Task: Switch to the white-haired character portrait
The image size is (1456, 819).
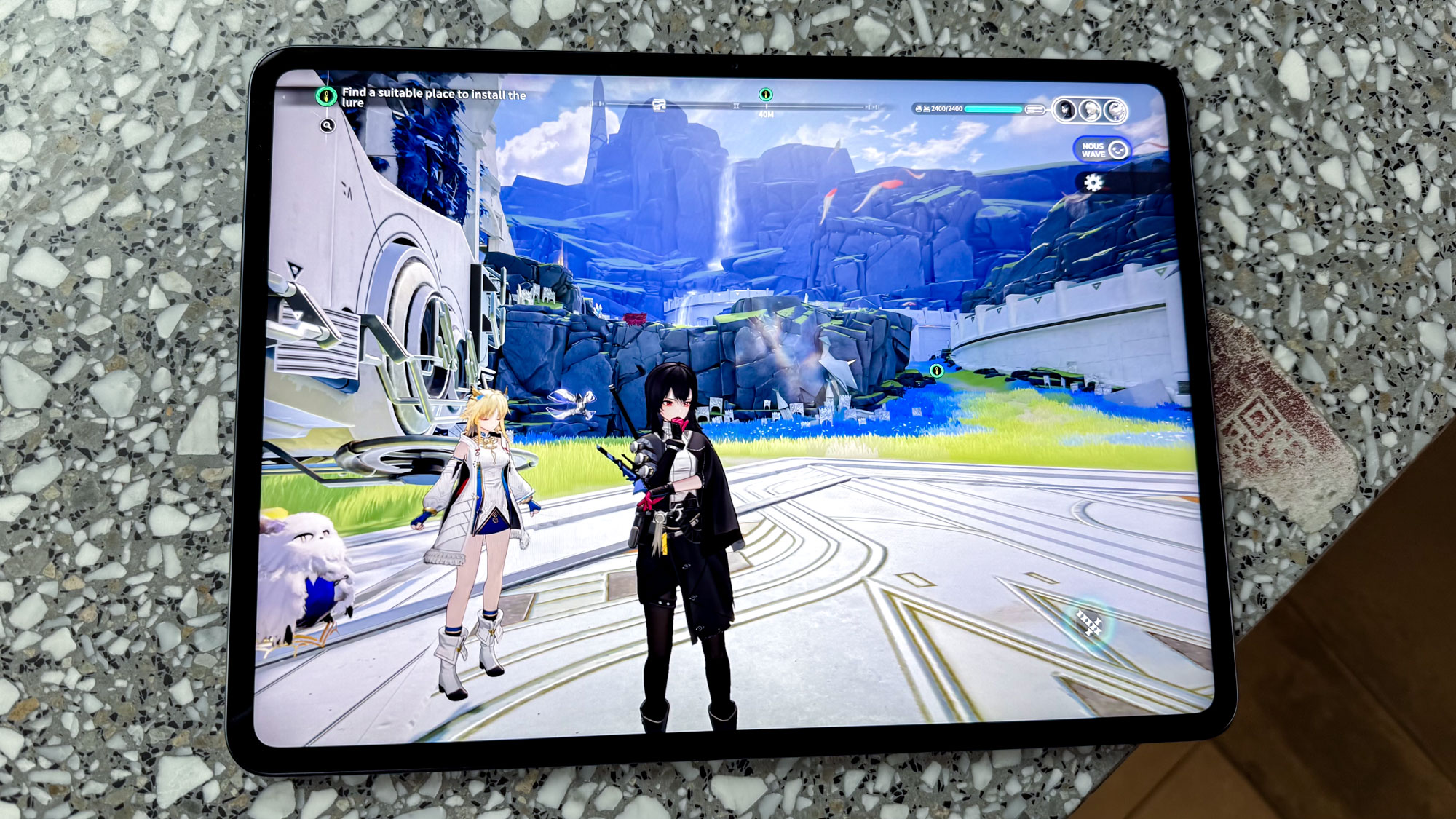Action: [x=1090, y=108]
